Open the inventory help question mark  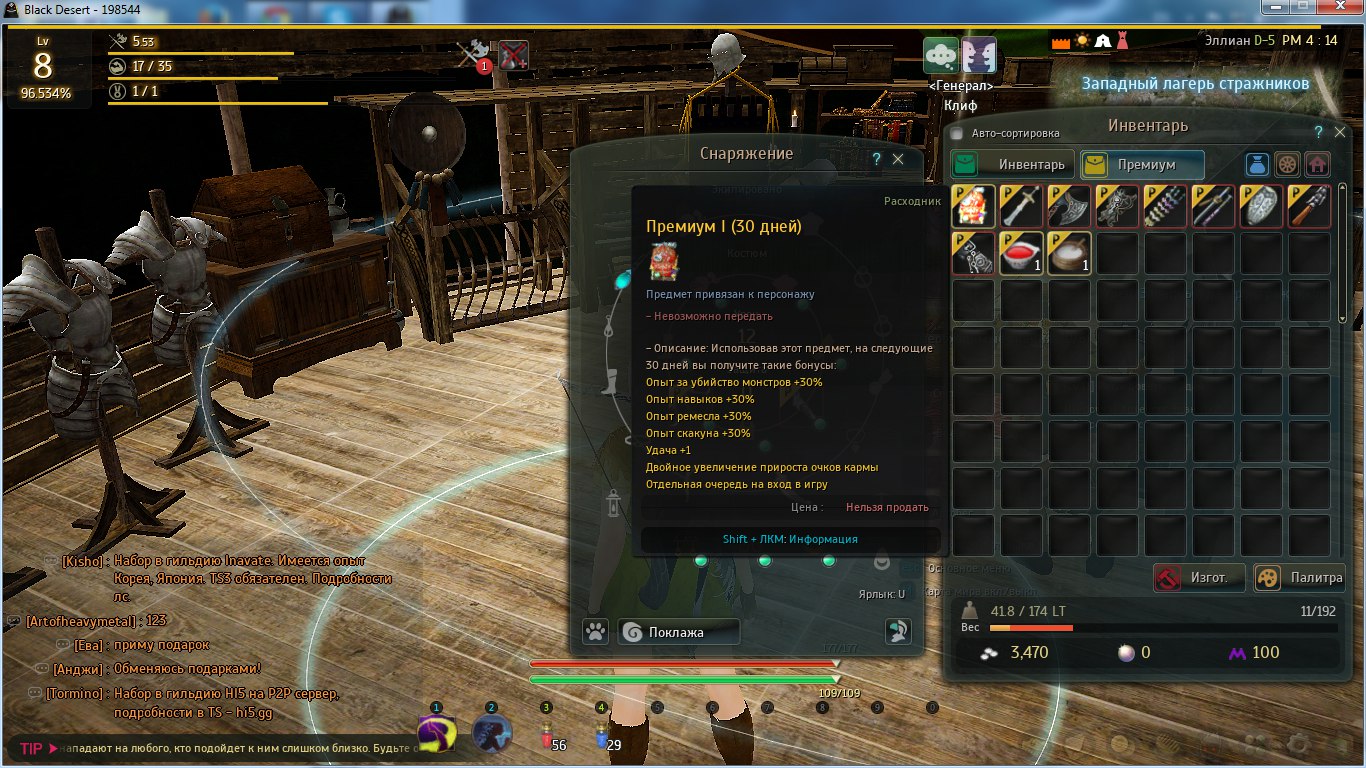(1319, 132)
